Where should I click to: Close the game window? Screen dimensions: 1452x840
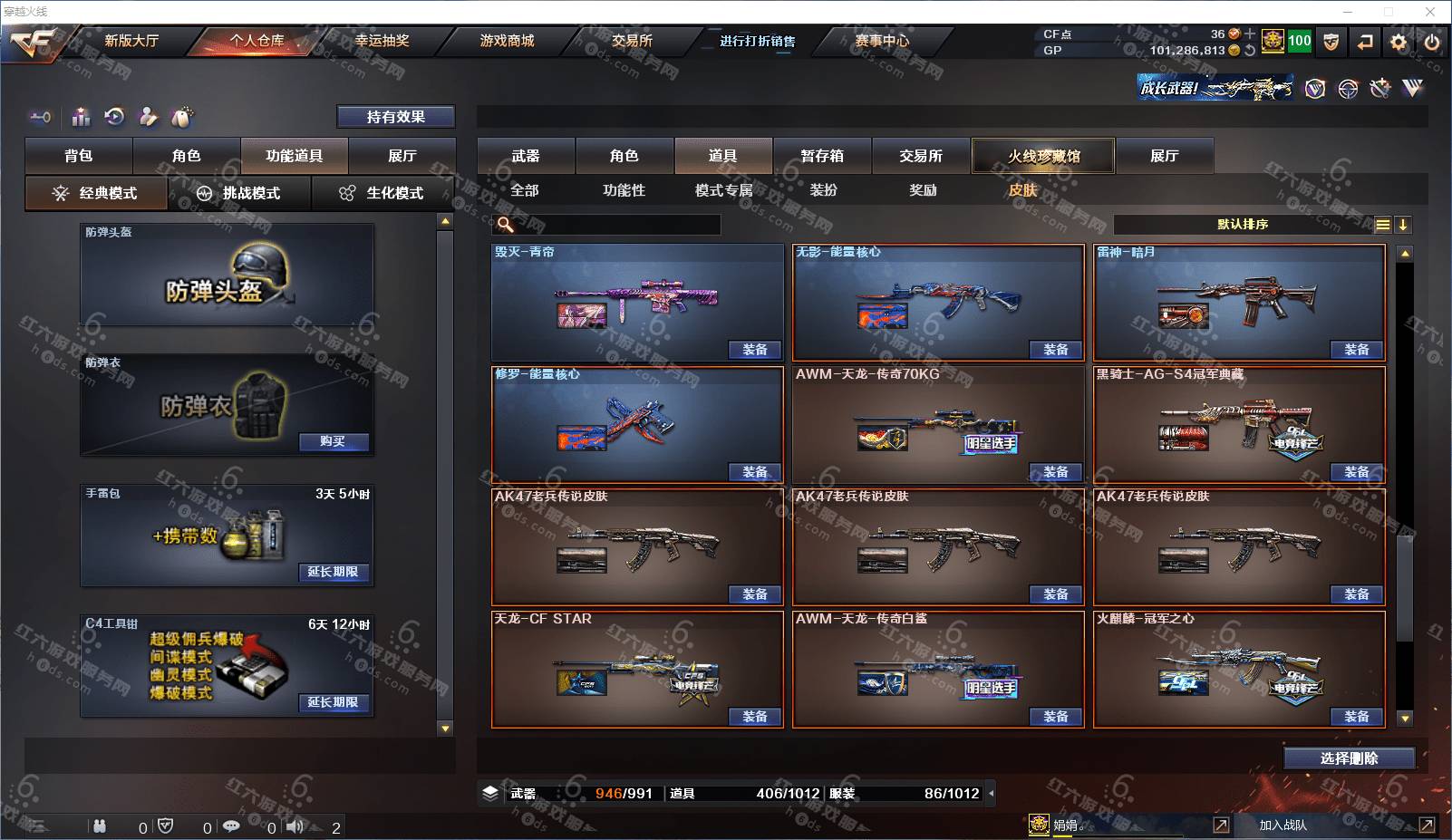1430,12
